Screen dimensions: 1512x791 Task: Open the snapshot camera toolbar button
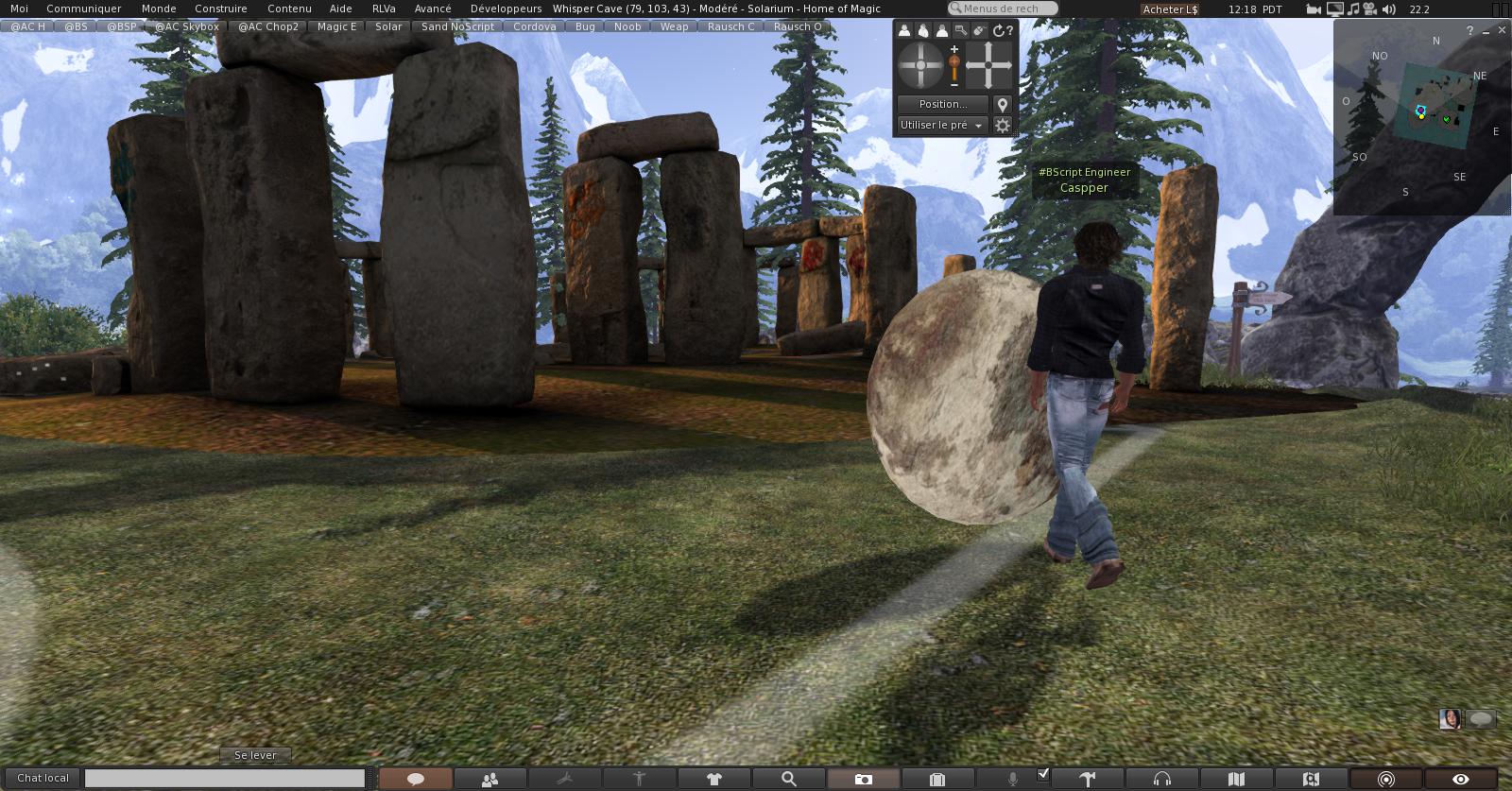coord(863,779)
